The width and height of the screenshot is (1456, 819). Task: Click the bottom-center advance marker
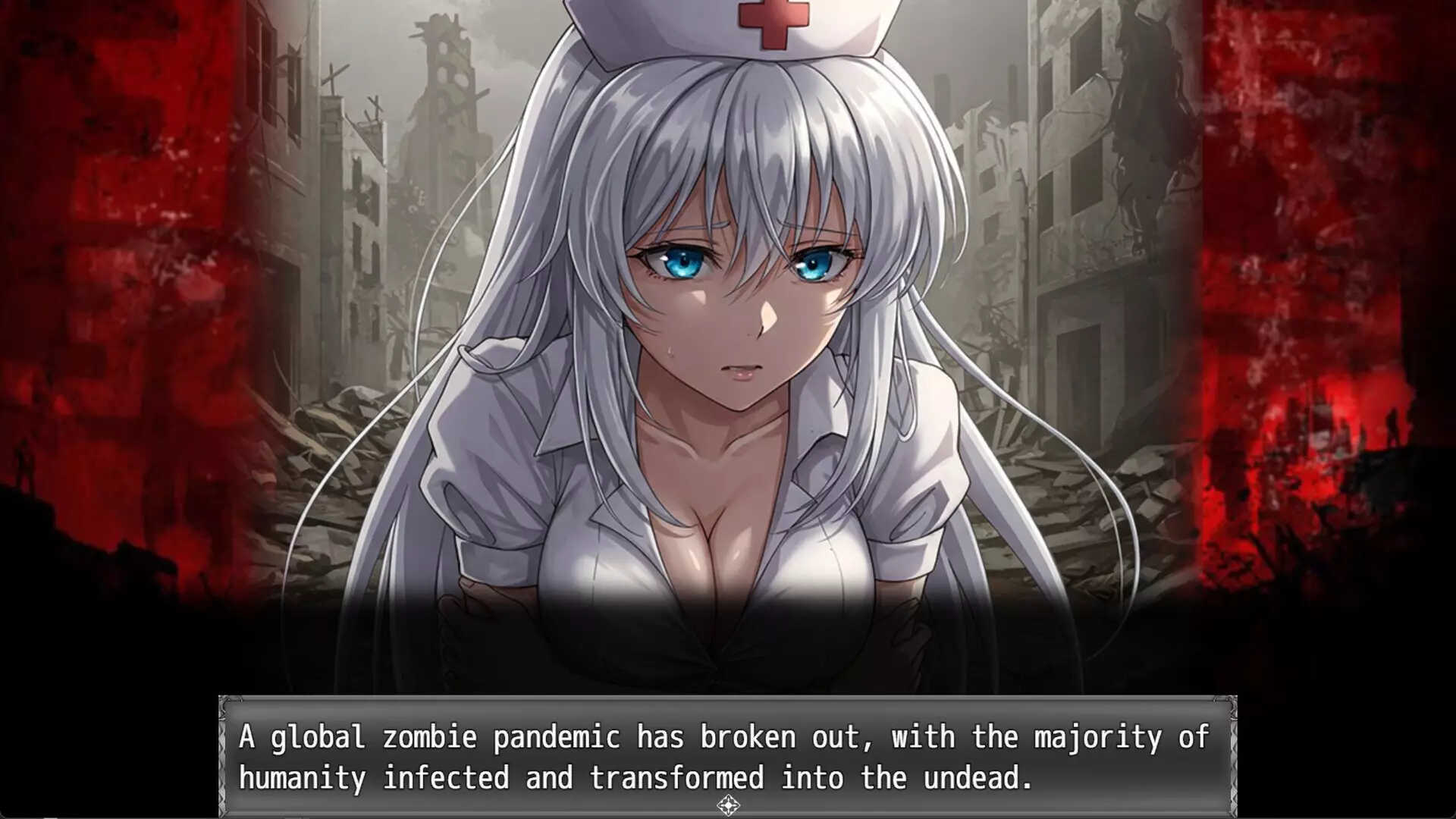click(x=728, y=807)
